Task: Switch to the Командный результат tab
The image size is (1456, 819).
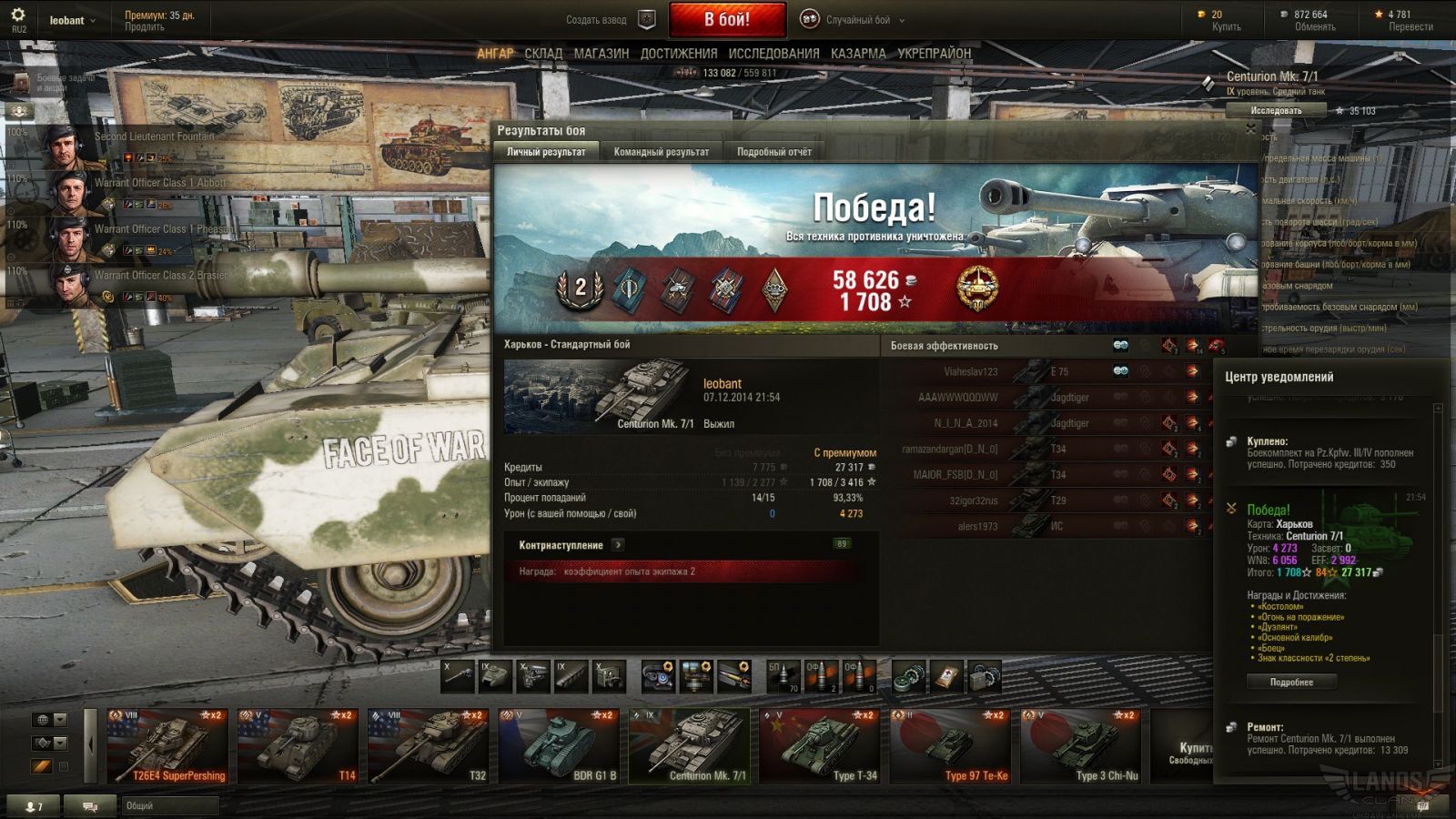Action: [661, 152]
